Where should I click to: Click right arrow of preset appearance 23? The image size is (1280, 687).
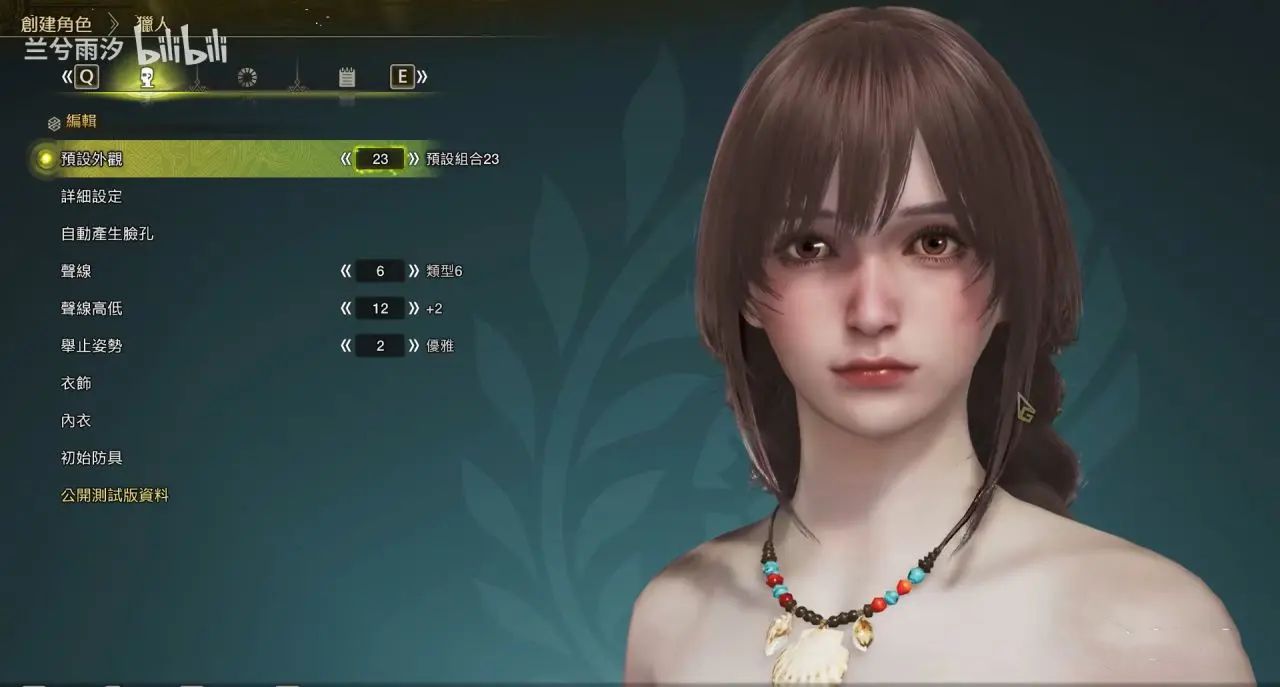coord(414,159)
